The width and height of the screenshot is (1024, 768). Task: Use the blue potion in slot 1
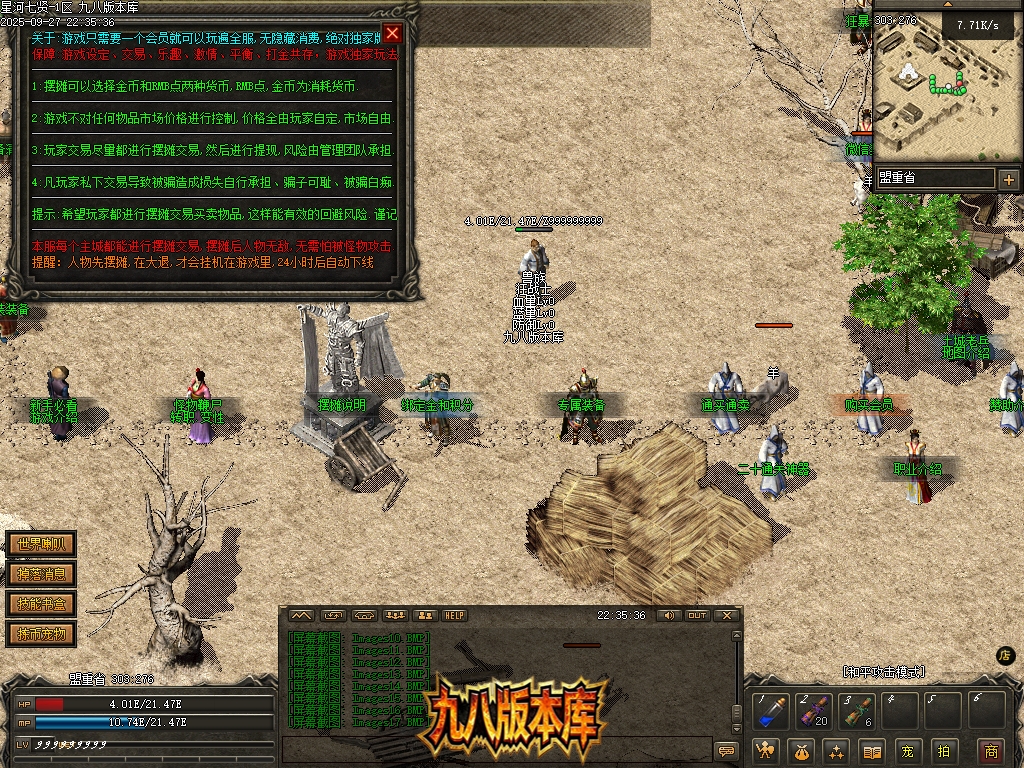tap(770, 712)
